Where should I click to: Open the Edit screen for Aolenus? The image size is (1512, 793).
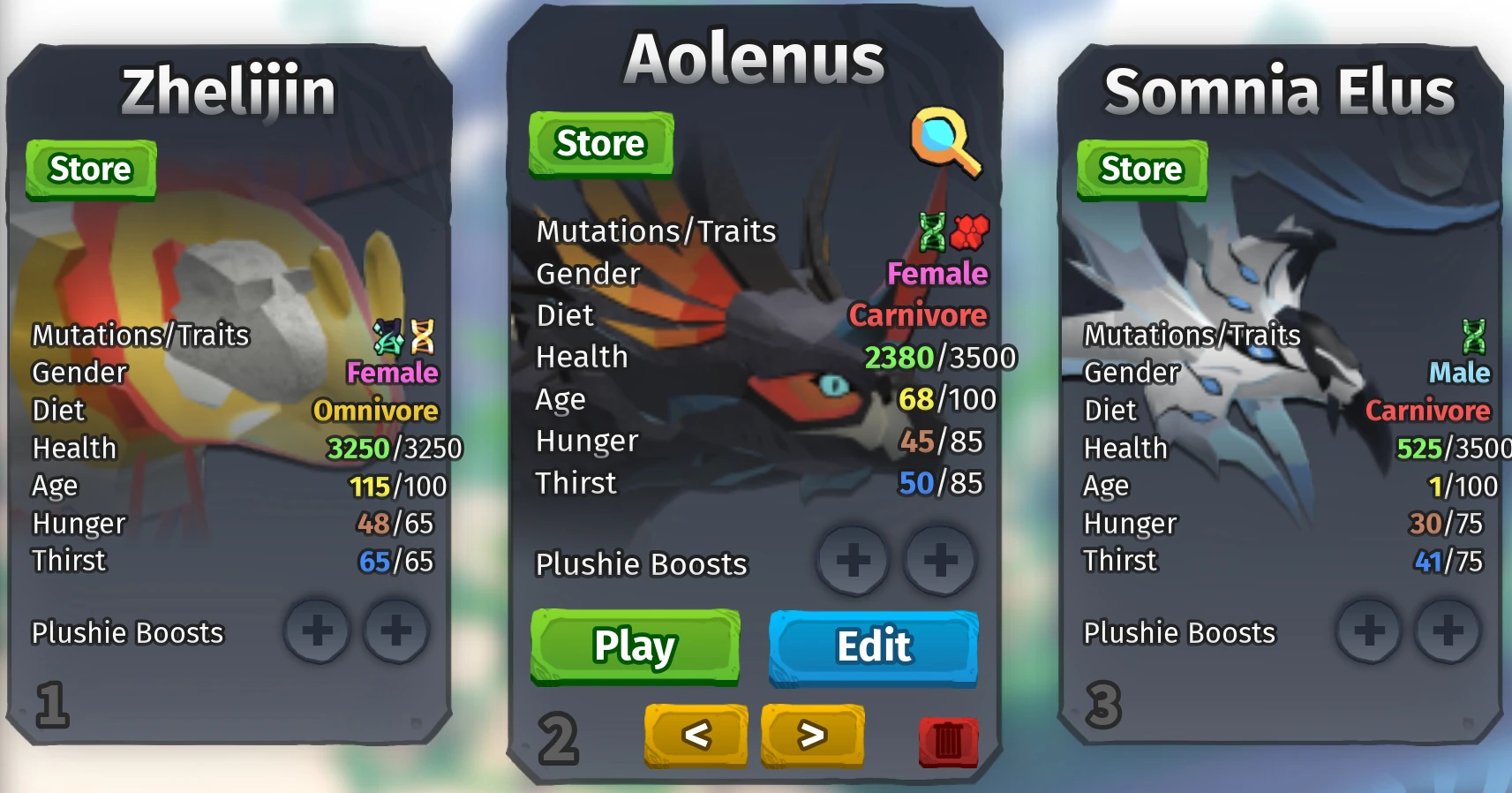pos(873,646)
